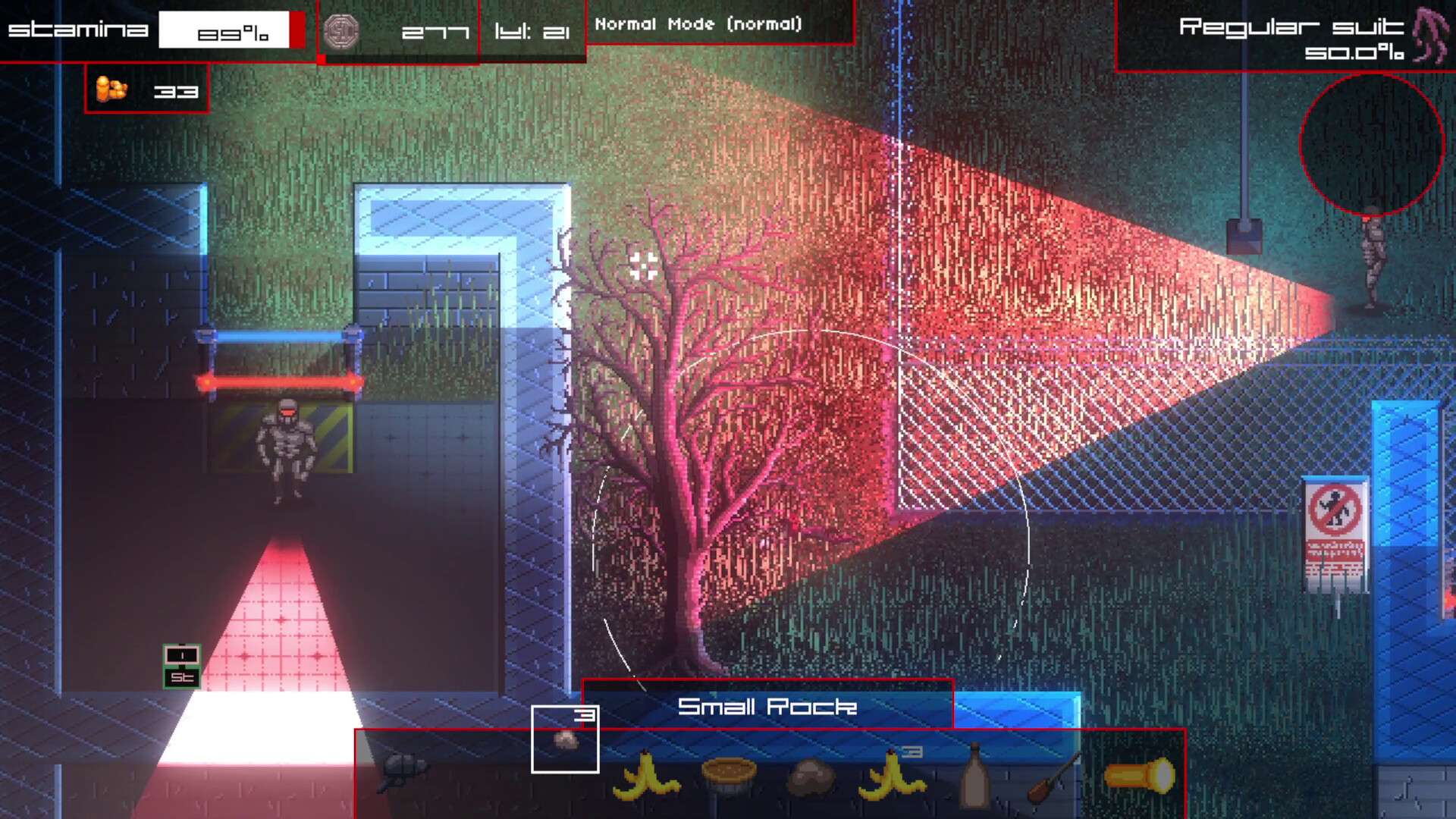
Task: Click the Small Rock item name label
Action: (767, 707)
